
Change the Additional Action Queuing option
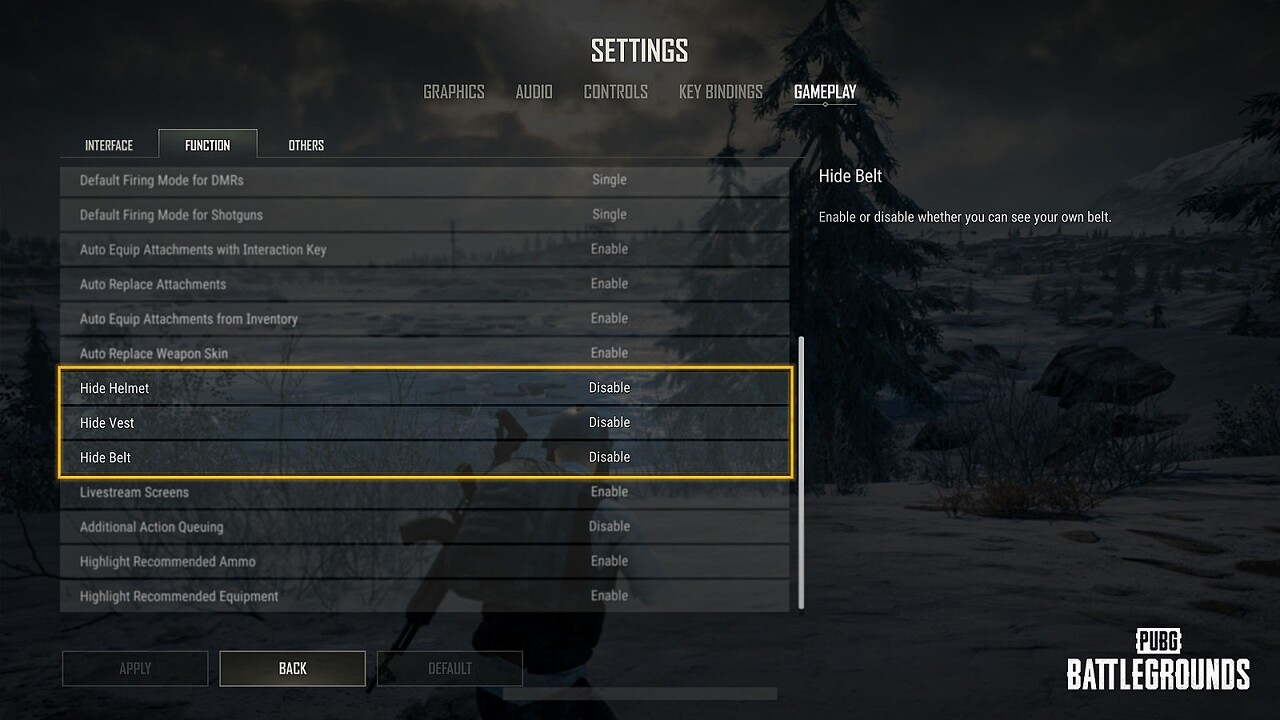(x=609, y=527)
